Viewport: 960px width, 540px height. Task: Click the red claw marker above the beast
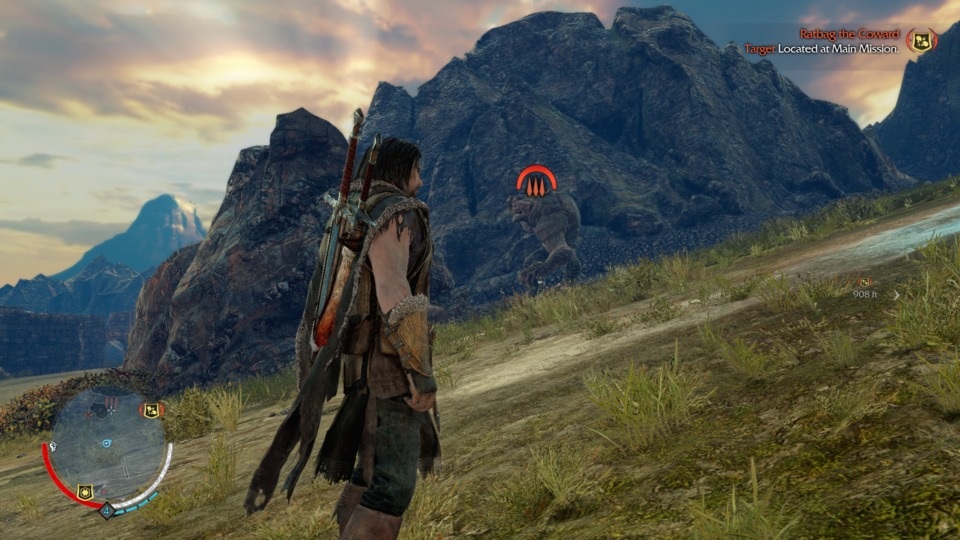point(536,181)
